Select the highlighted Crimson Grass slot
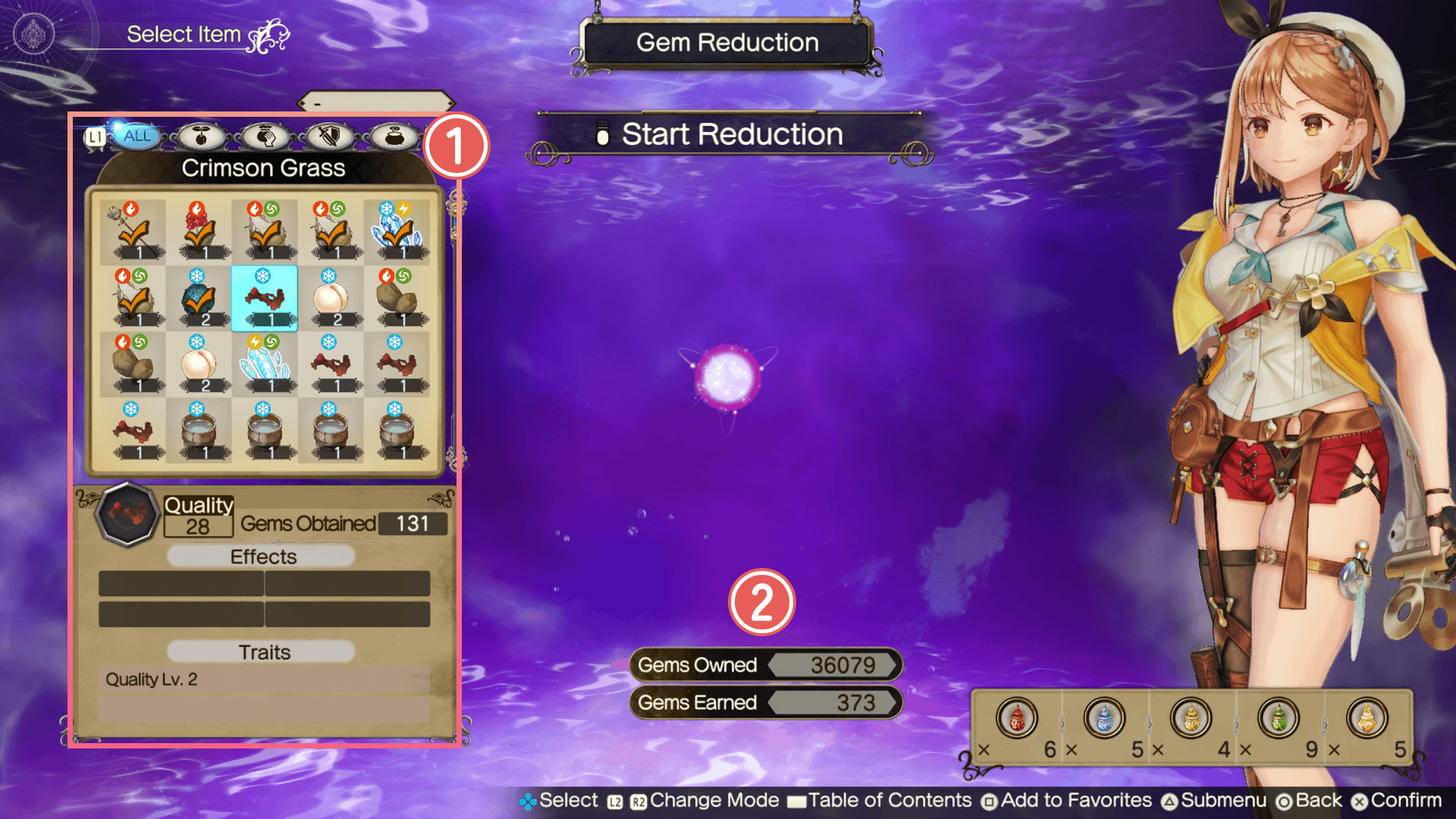This screenshot has height=819, width=1456. click(x=264, y=299)
